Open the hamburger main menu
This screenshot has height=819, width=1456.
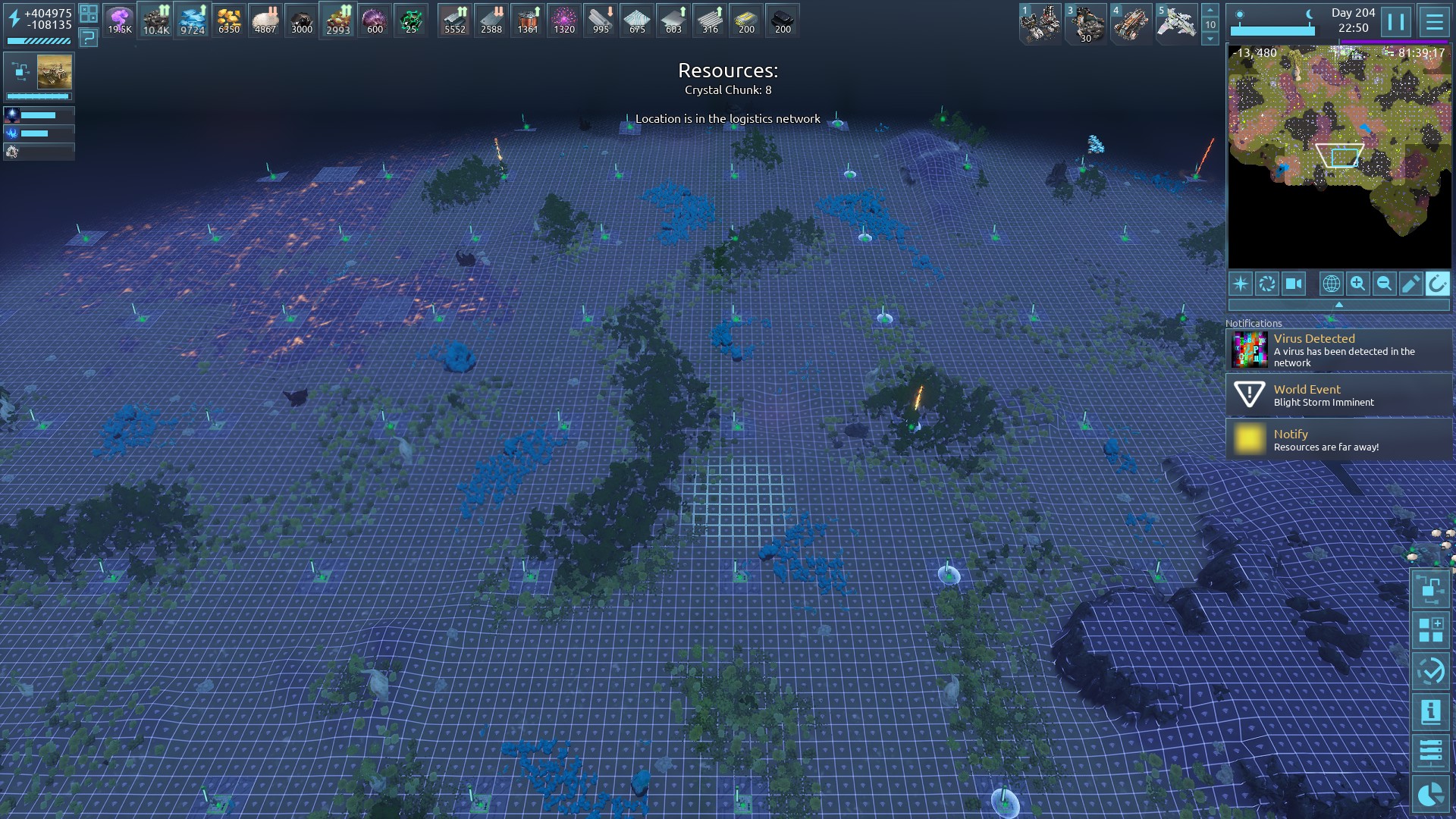[1434, 21]
